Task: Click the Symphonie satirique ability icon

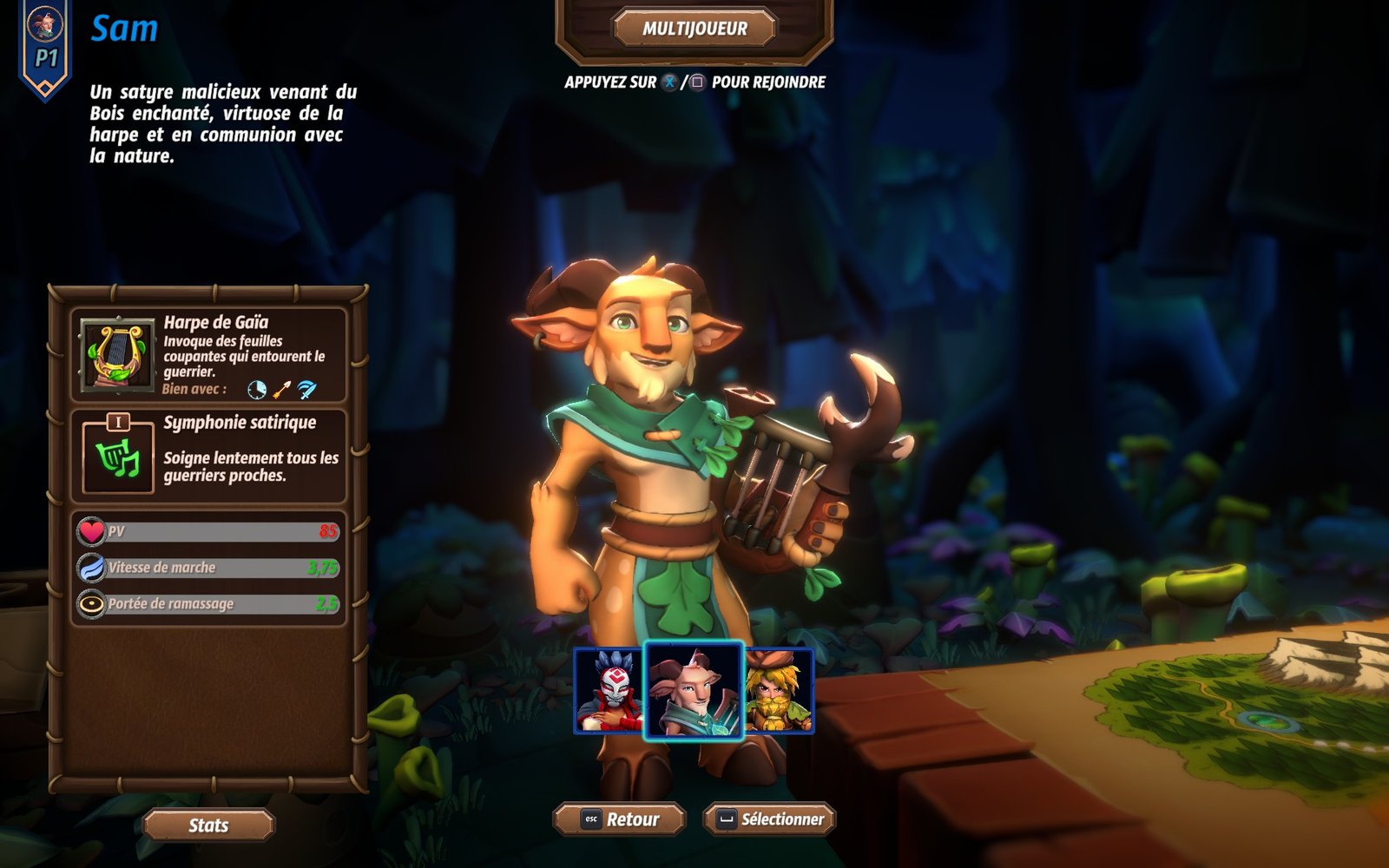Action: (x=118, y=456)
